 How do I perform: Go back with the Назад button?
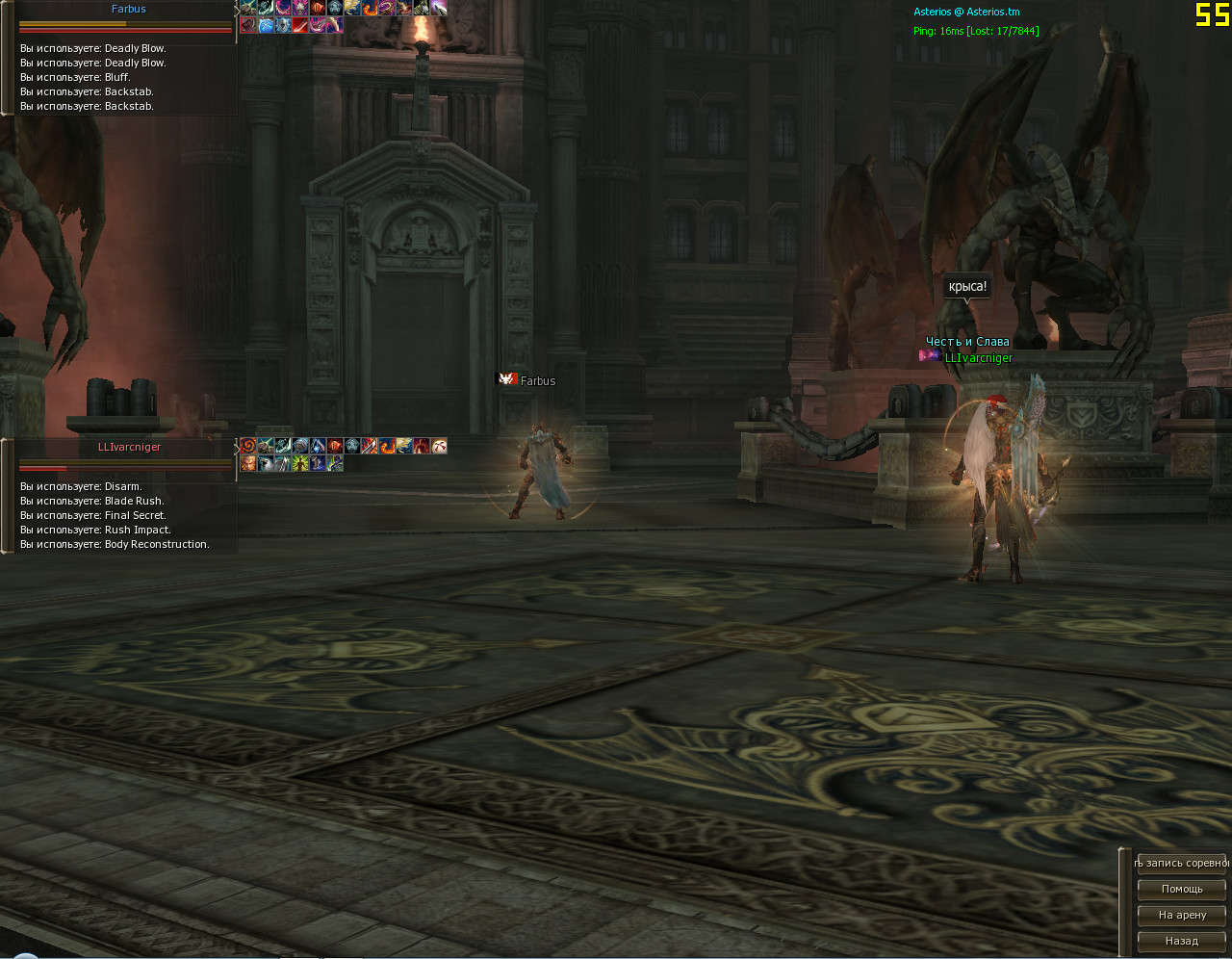coord(1182,941)
